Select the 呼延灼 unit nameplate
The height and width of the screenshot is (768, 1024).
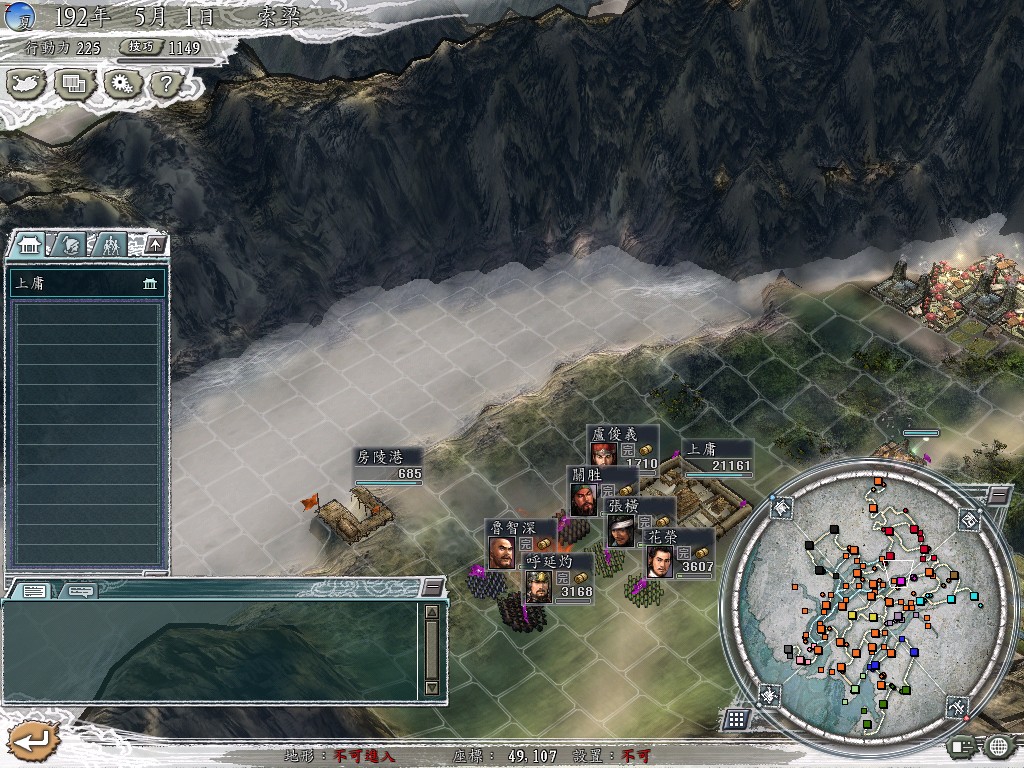(548, 562)
